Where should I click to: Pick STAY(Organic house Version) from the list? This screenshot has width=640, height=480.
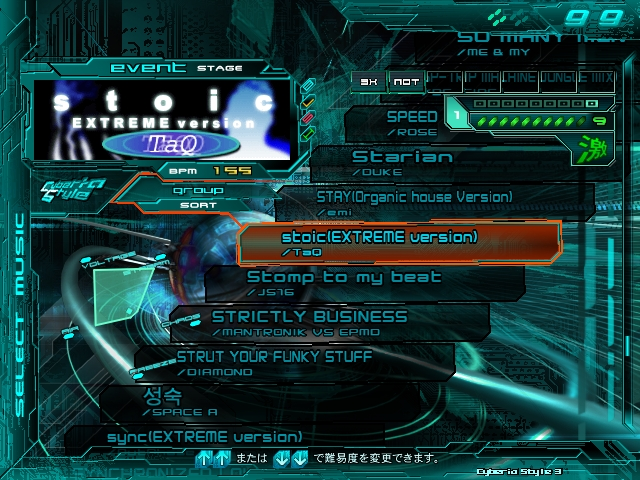point(414,201)
